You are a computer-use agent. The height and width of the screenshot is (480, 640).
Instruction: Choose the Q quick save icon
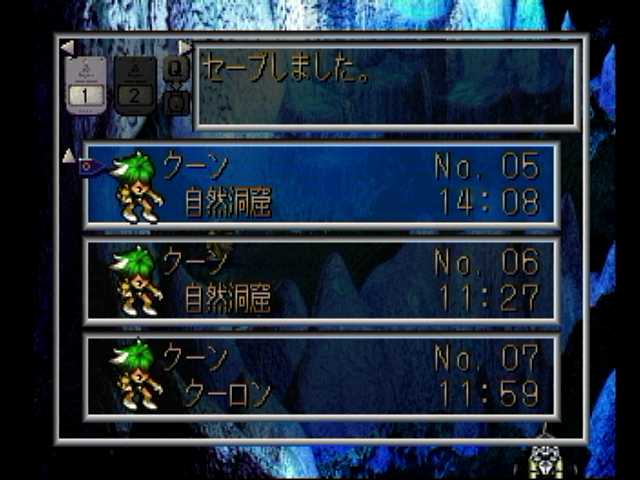(175, 69)
